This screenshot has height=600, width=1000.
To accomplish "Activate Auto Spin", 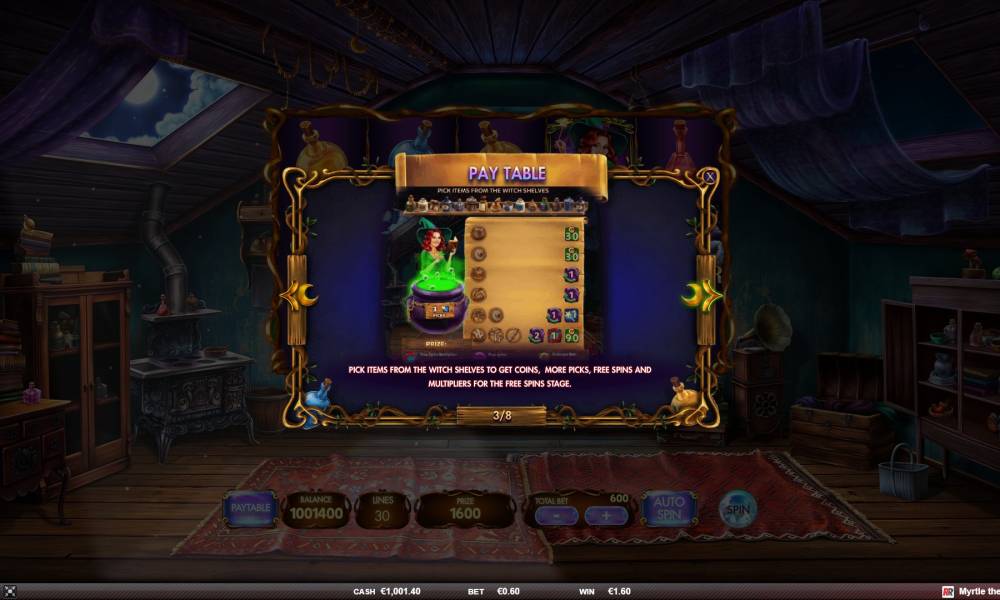I will coord(668,509).
